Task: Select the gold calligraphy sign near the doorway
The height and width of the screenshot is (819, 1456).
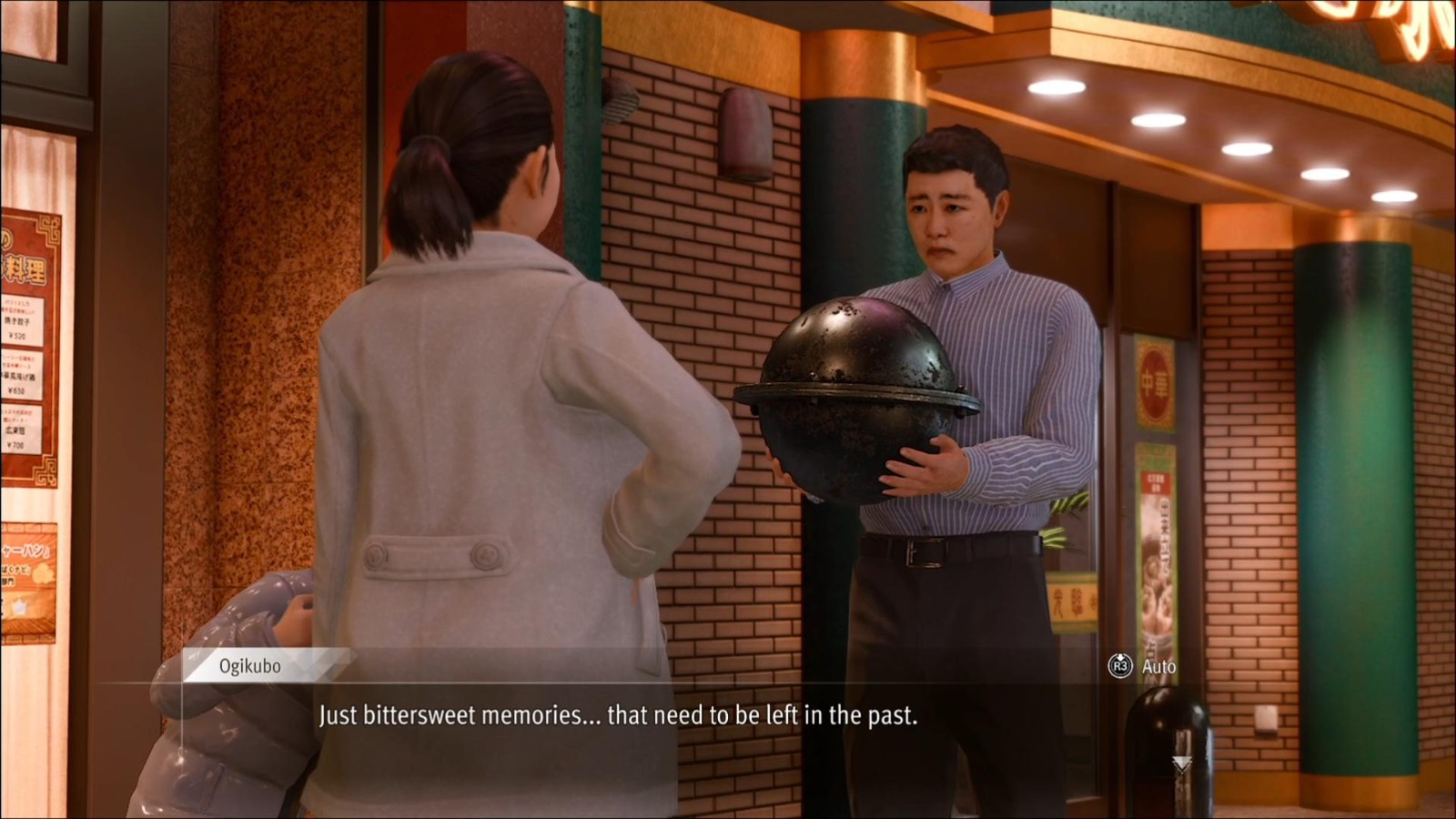Action: 1072,598
